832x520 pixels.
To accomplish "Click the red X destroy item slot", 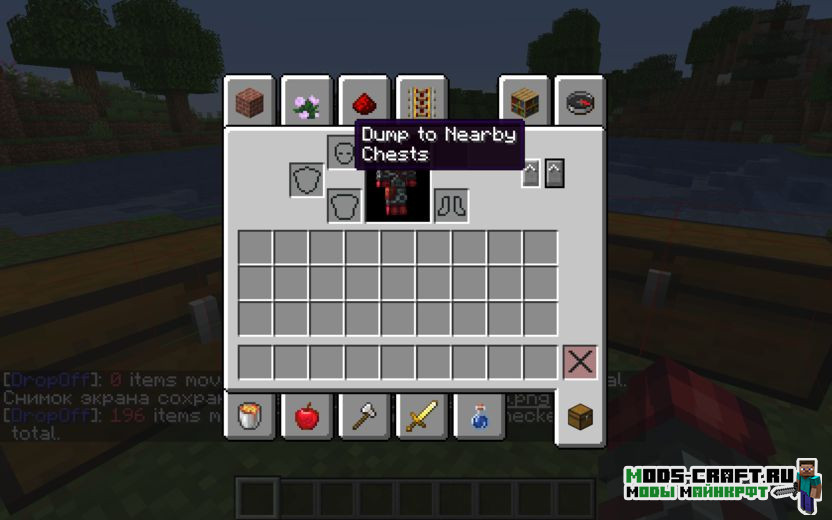I will (580, 362).
